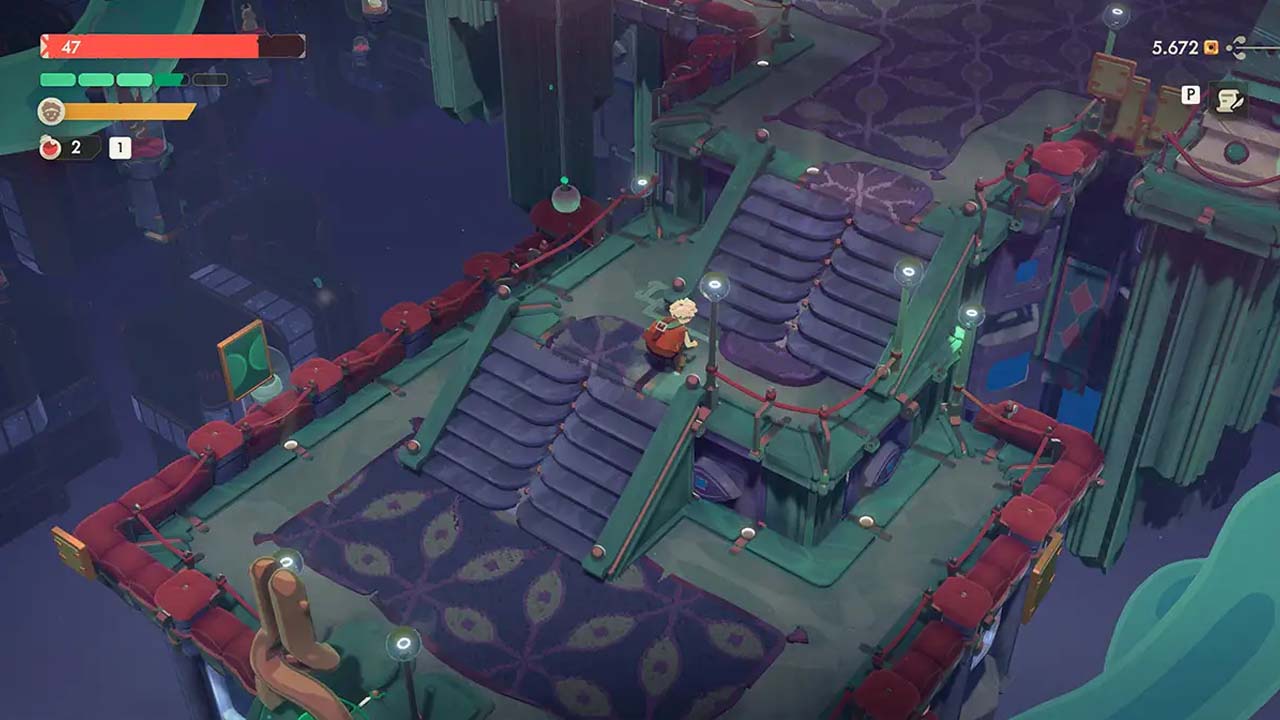Click the gold coin currency icon
Image resolution: width=1280 pixels, height=720 pixels.
coord(1211,47)
